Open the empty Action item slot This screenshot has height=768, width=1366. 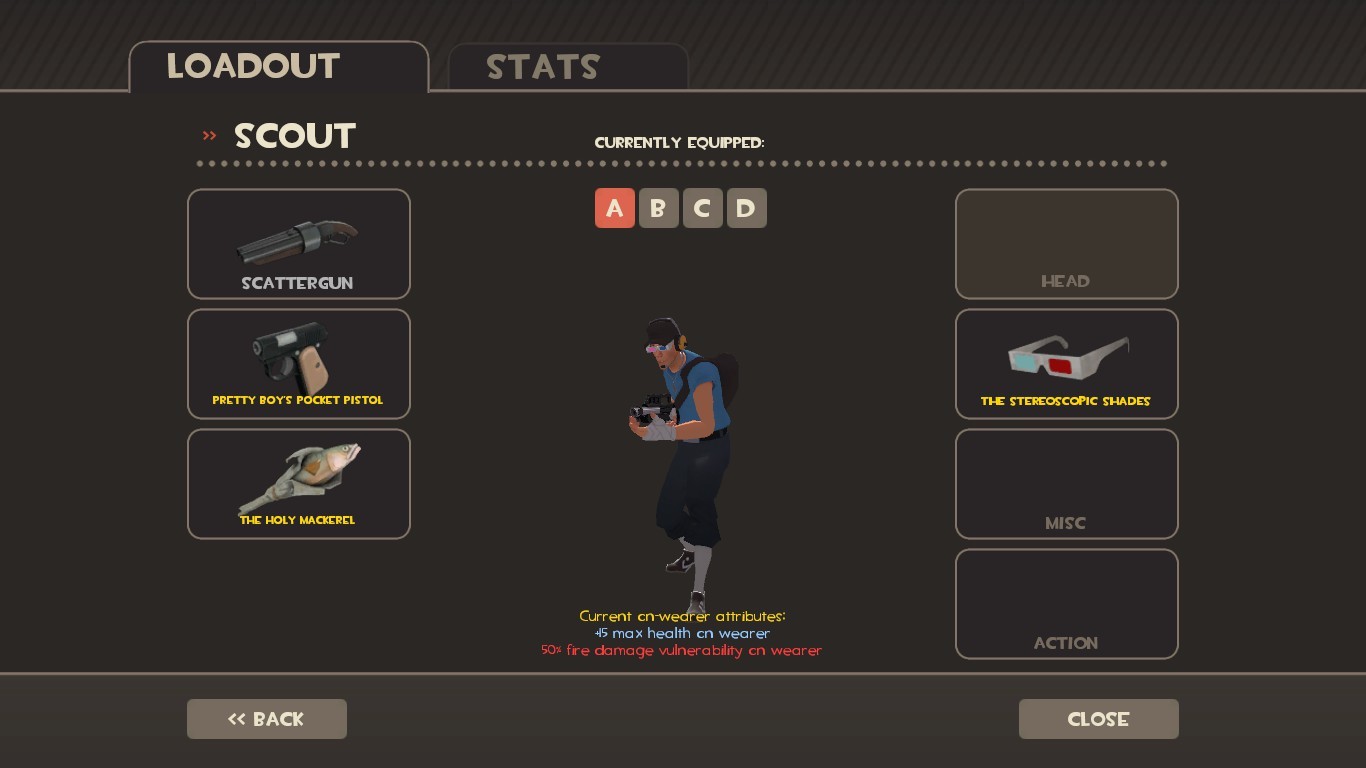click(1066, 603)
